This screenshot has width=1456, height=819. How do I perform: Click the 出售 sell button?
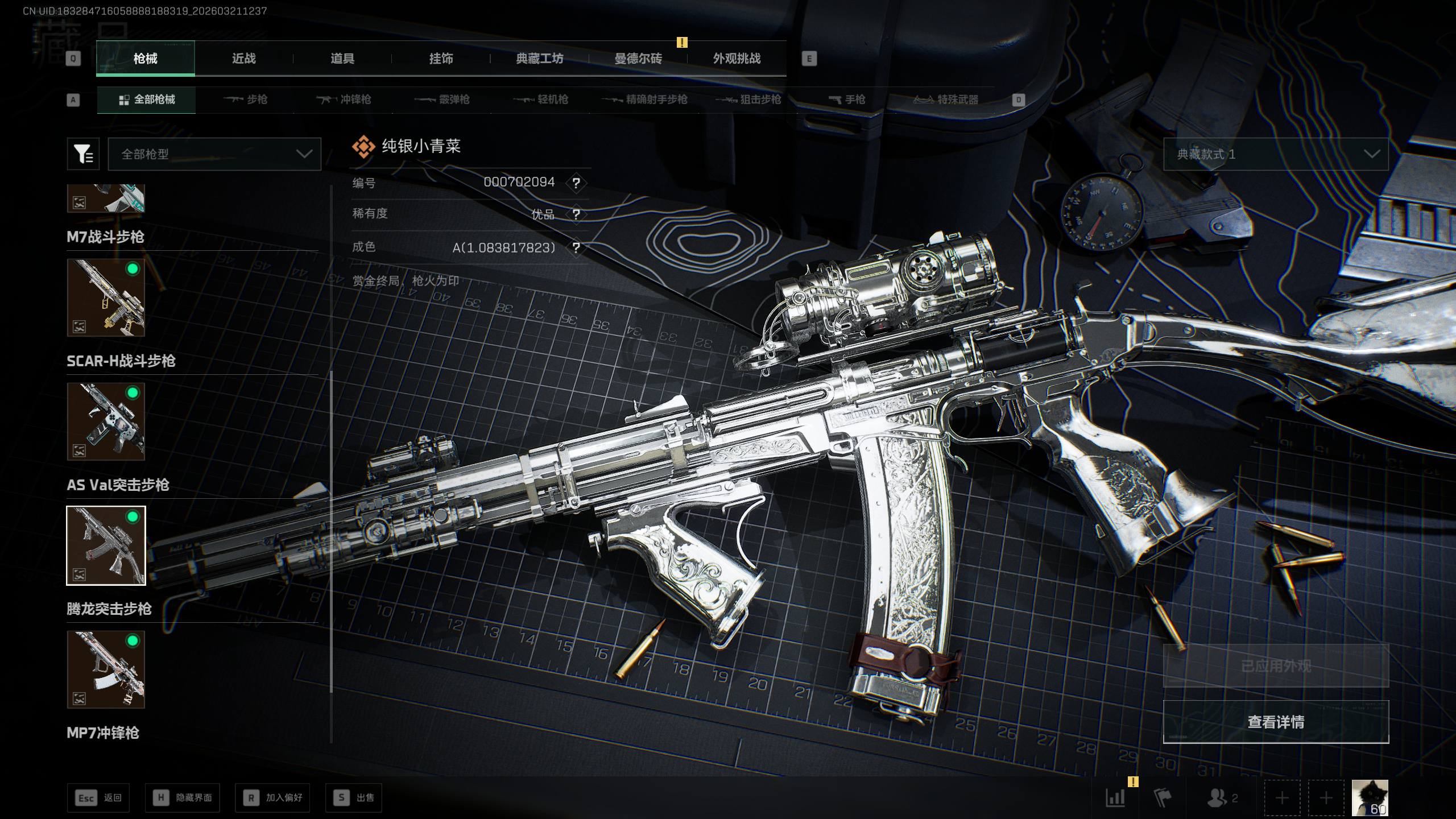(x=354, y=798)
